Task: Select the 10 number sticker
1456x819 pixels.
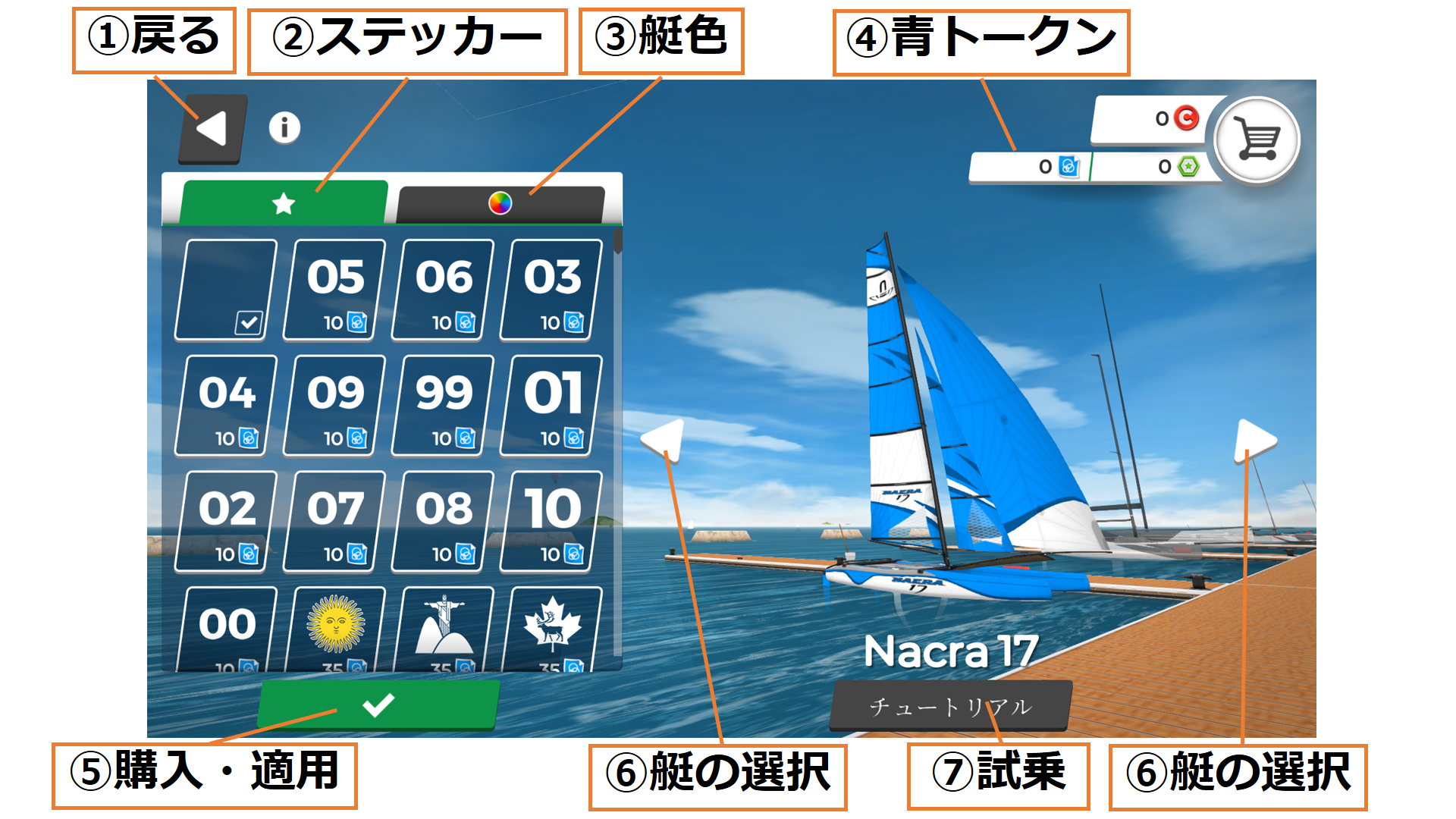Action: pyautogui.click(x=551, y=522)
